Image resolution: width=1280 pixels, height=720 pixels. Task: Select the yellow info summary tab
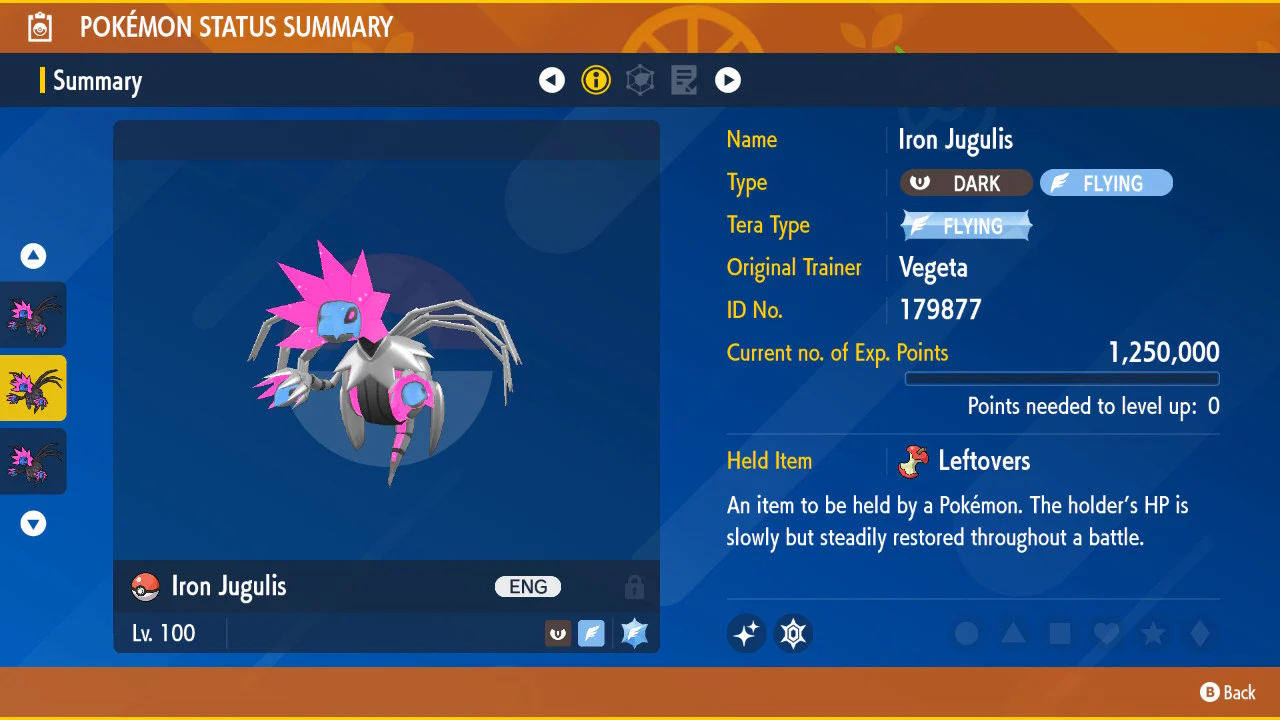coord(596,80)
